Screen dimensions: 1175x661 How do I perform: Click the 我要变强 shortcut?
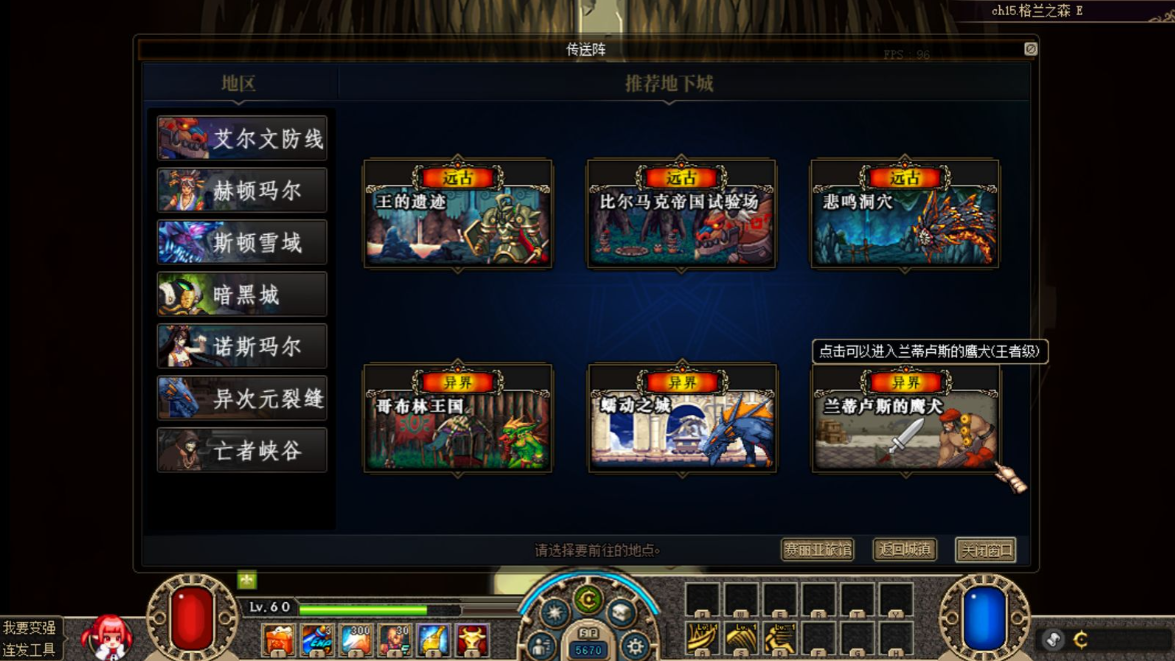pyautogui.click(x=29, y=628)
